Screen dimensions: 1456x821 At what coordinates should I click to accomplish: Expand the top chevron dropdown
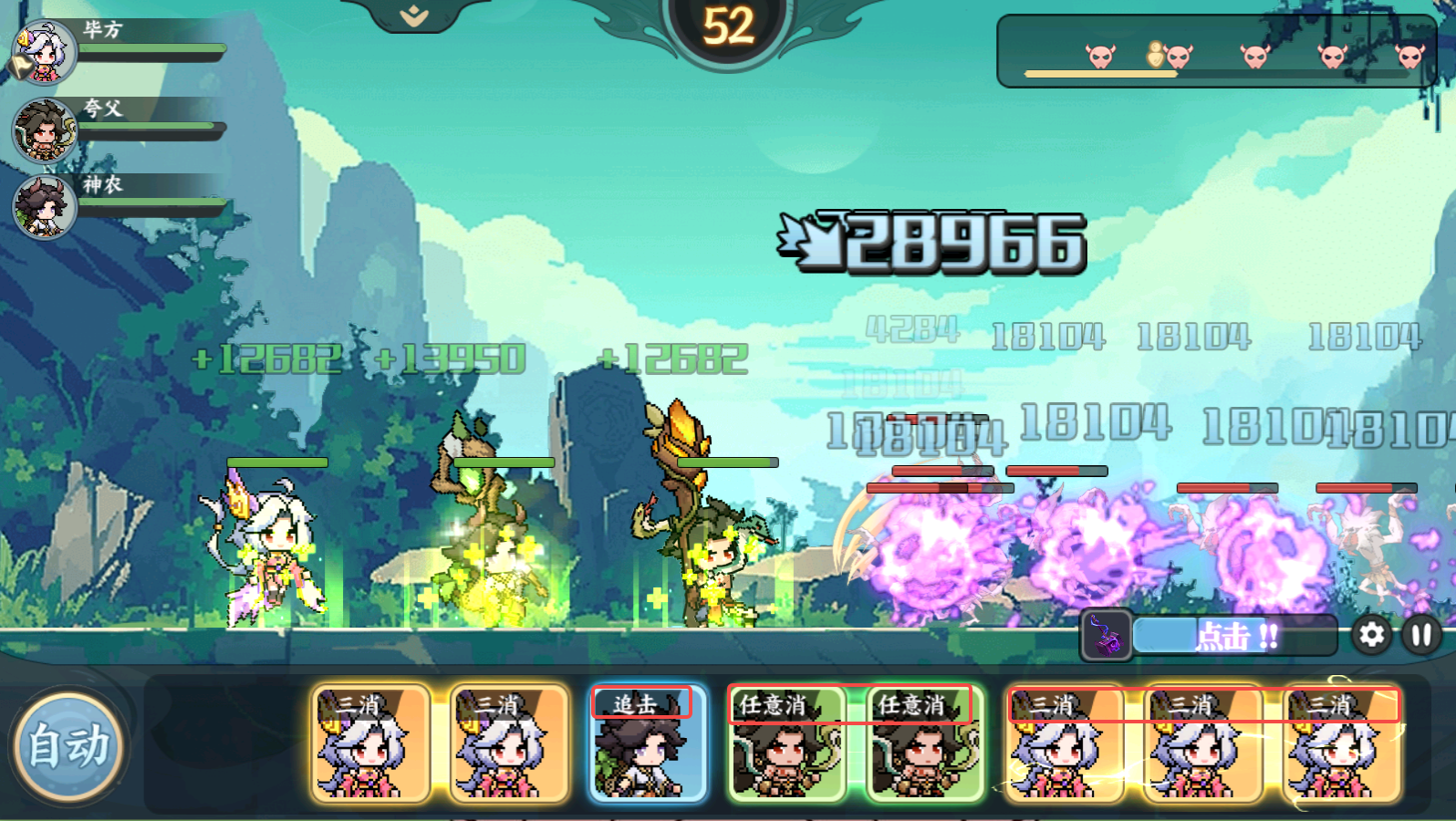(x=414, y=16)
